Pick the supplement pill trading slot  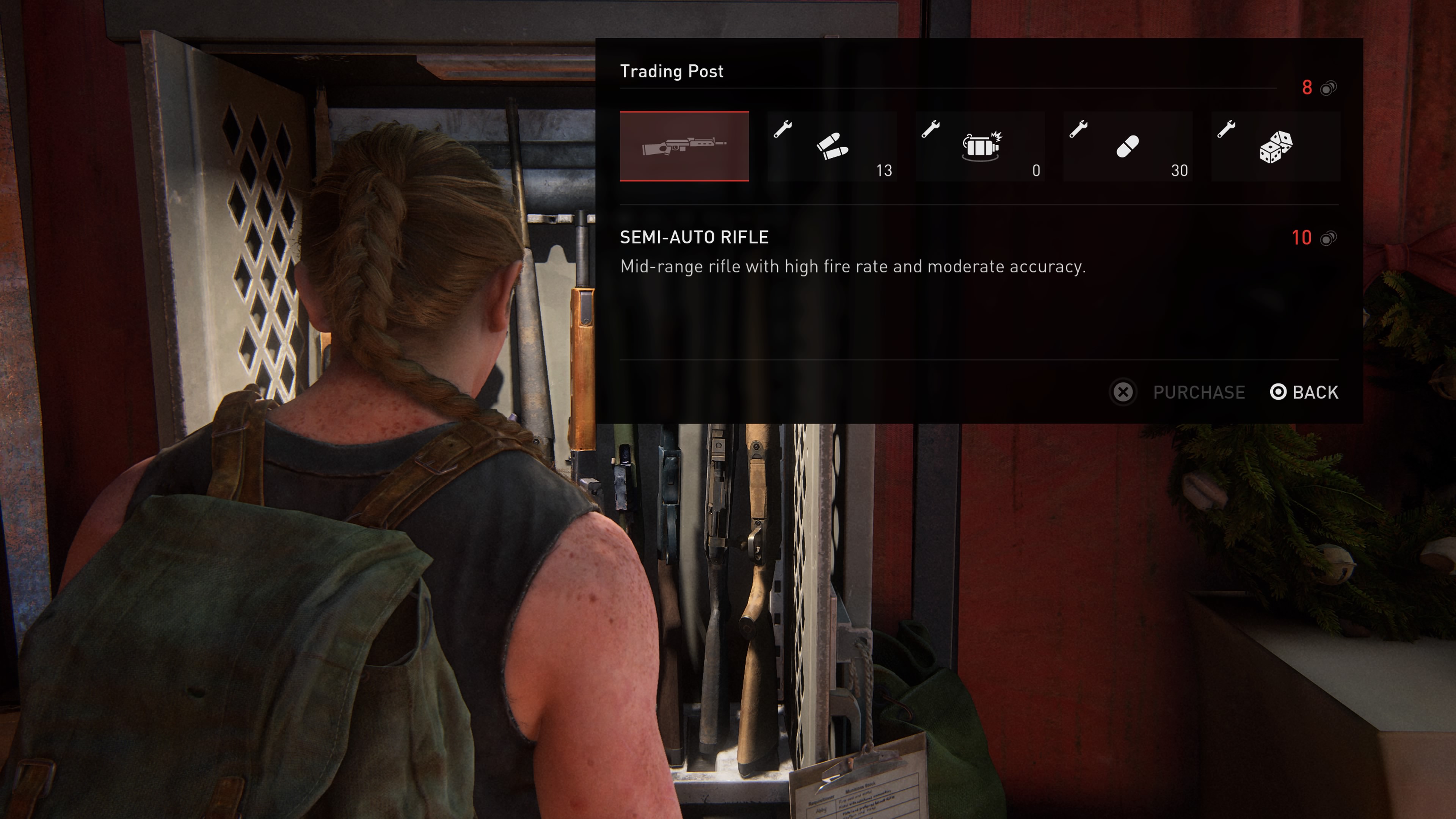click(x=1128, y=146)
